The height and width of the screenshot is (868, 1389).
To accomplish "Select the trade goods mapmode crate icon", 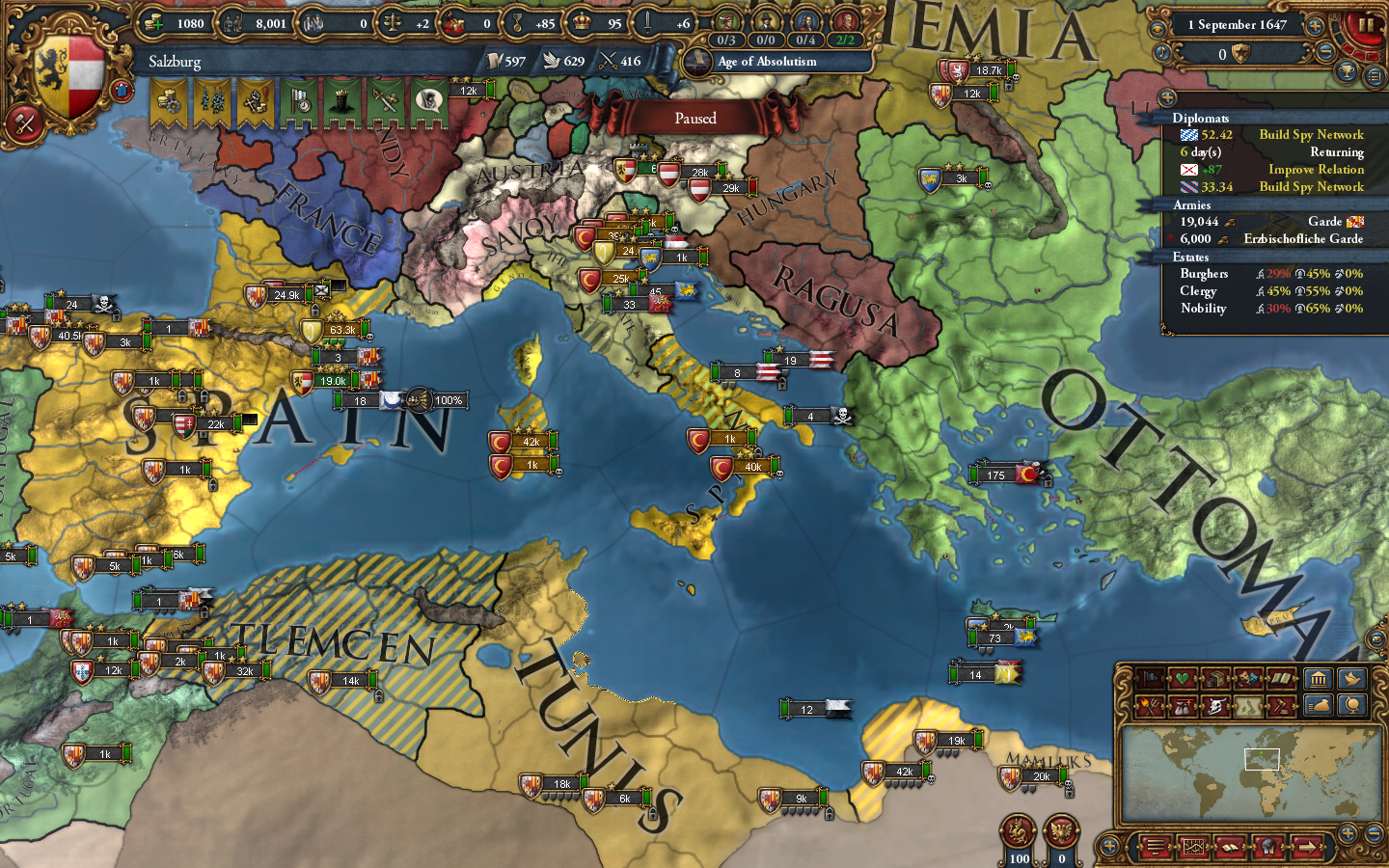I will (x=1215, y=678).
